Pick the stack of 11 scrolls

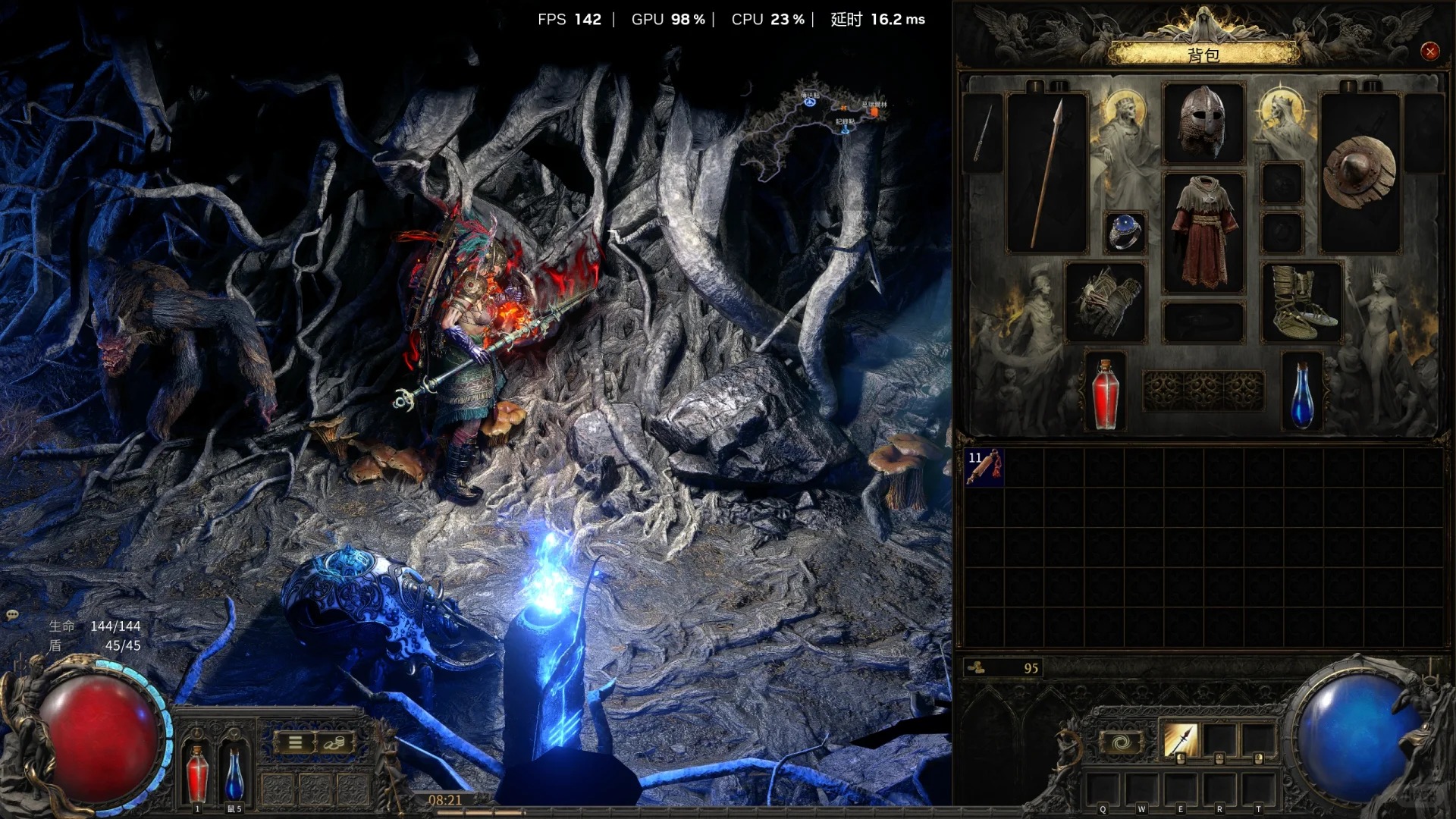(984, 467)
